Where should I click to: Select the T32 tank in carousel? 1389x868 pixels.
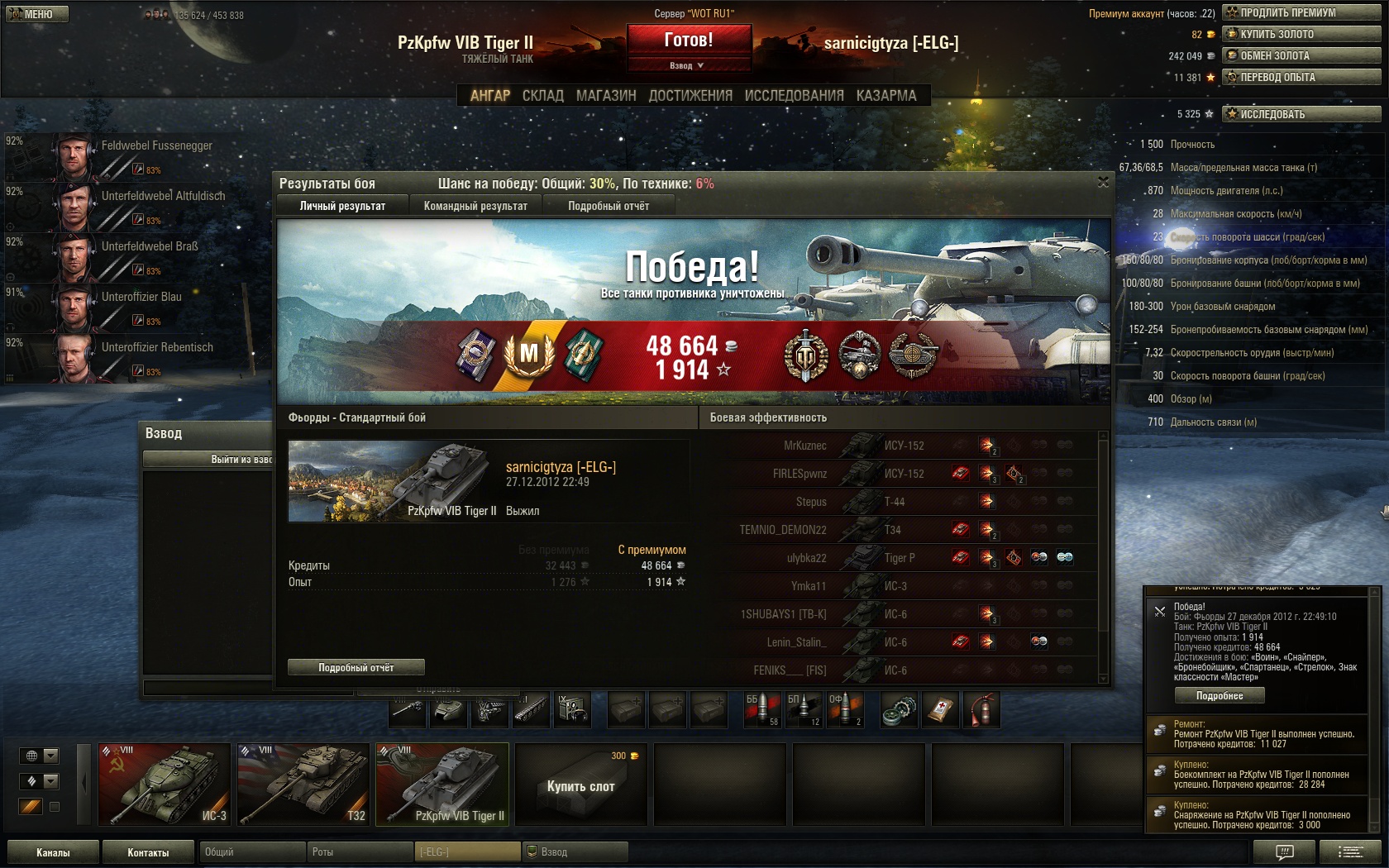(303, 784)
